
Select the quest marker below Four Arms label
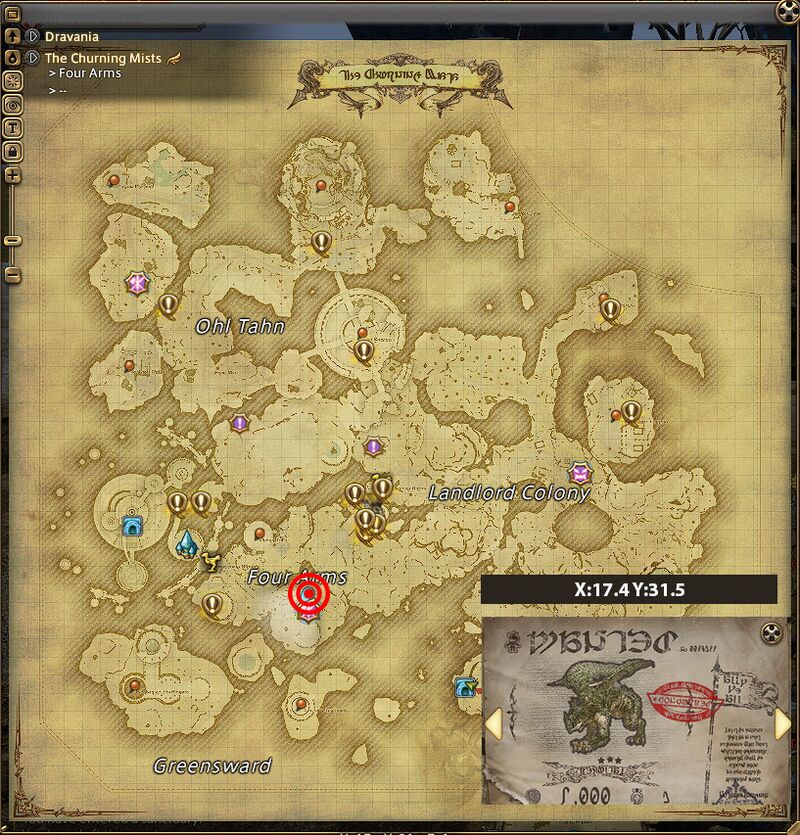pyautogui.click(x=212, y=604)
